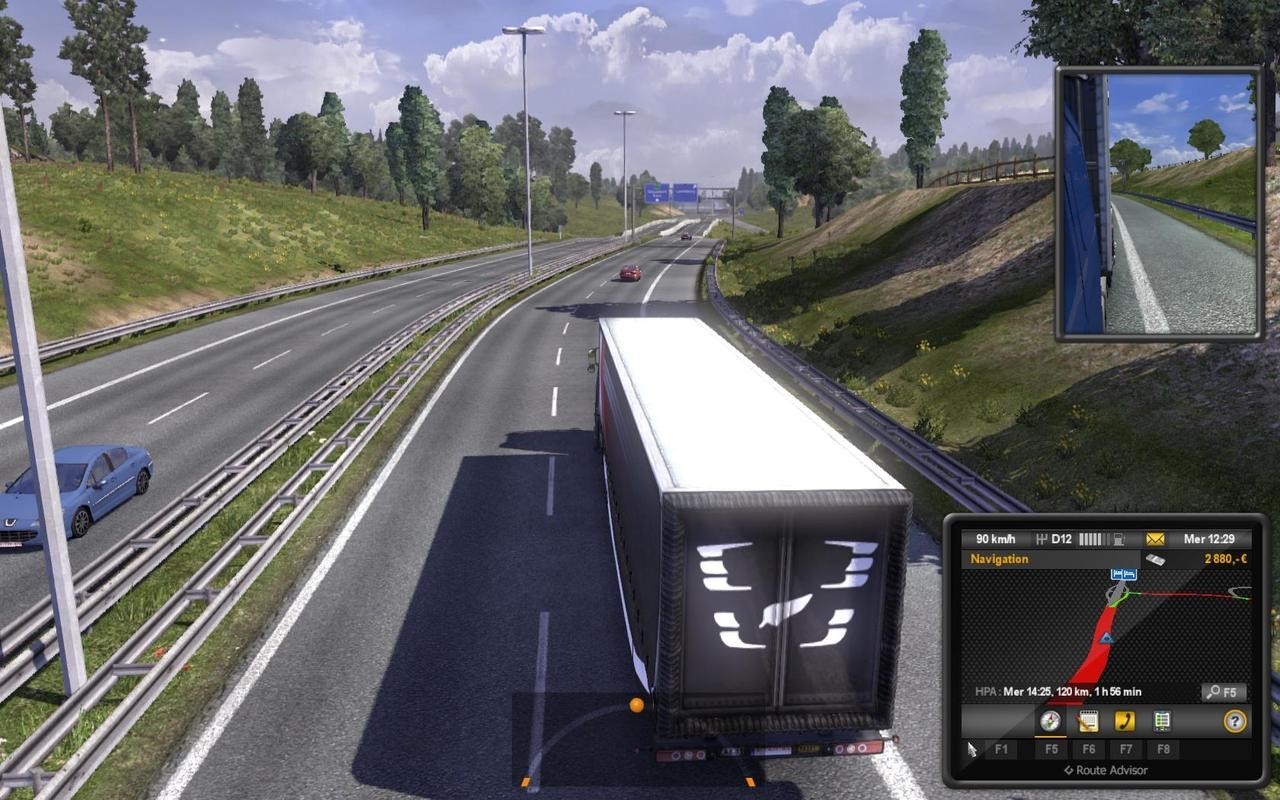
Task: Click the banknote icon beside the money balance
Action: coord(1156,558)
